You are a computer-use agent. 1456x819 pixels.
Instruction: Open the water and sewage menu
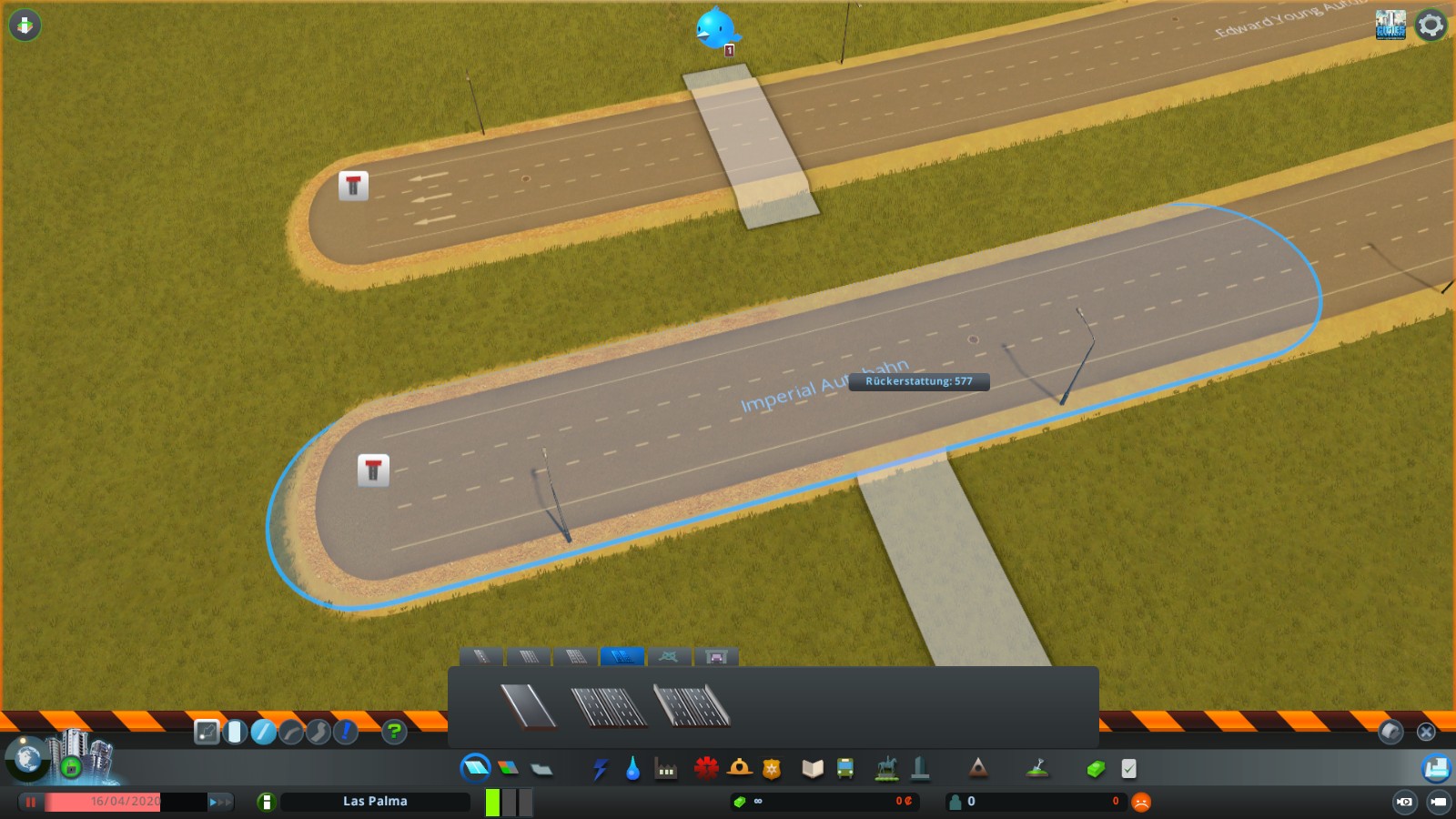(634, 769)
